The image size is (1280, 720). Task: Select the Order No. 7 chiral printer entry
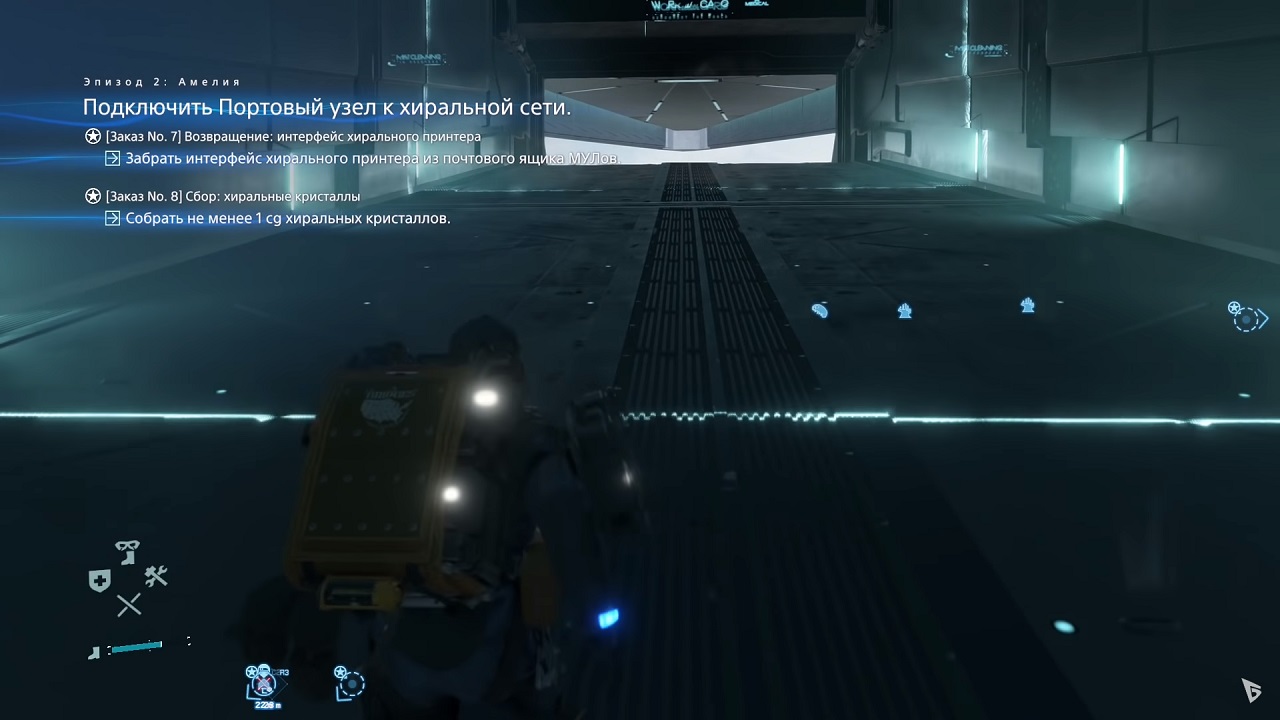(293, 136)
